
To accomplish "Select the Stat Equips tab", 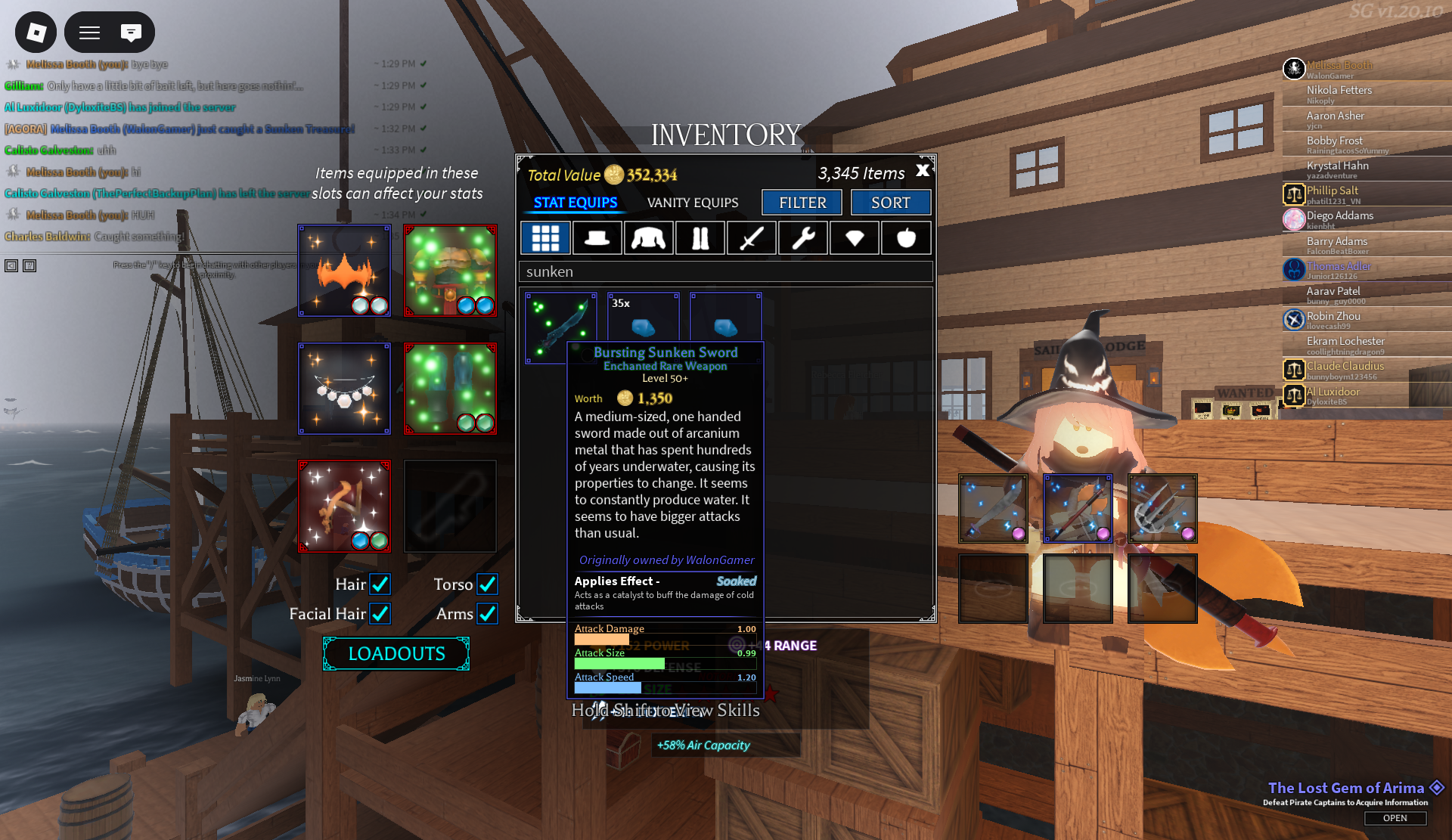I will click(x=576, y=203).
